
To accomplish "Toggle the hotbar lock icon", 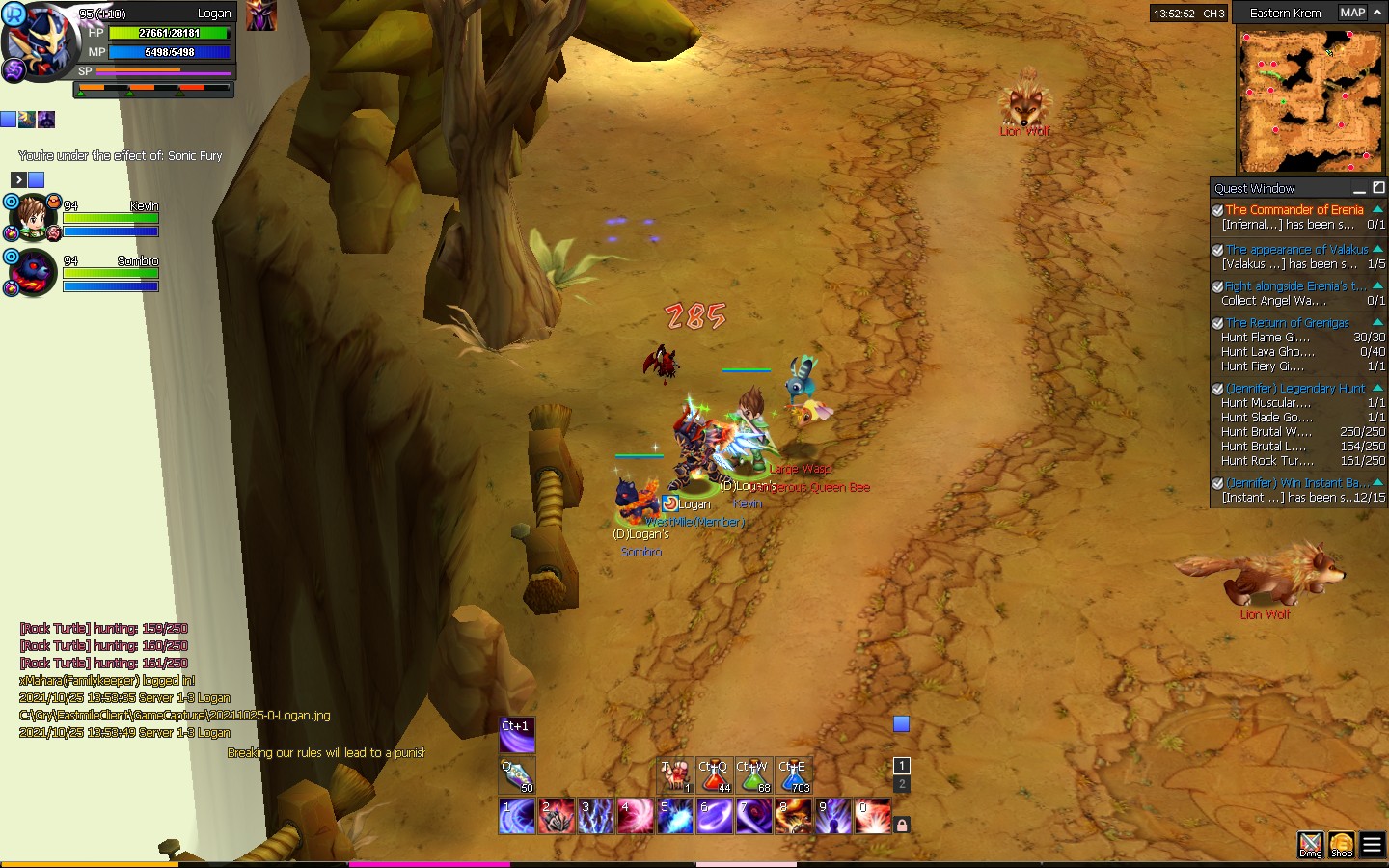I will pyautogui.click(x=902, y=825).
